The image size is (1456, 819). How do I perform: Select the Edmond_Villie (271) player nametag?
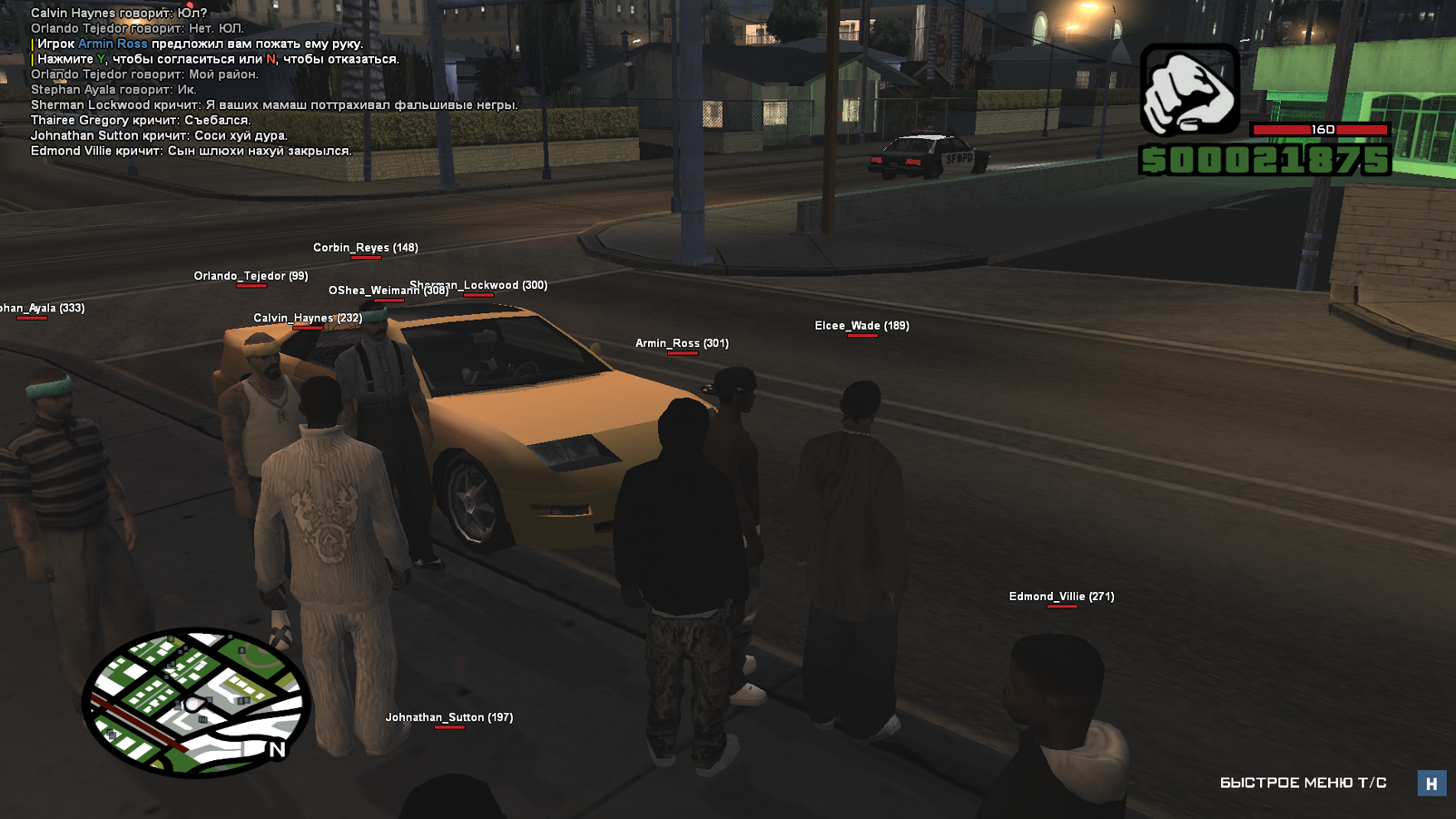coord(1061,597)
